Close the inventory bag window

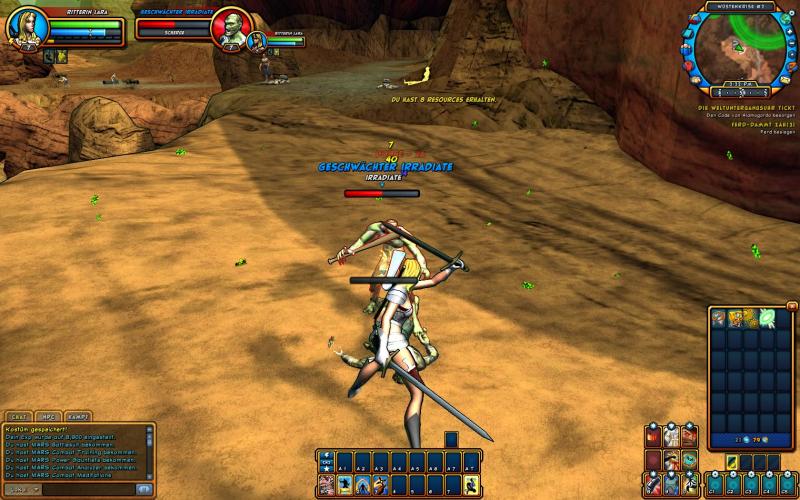pyautogui.click(x=792, y=308)
